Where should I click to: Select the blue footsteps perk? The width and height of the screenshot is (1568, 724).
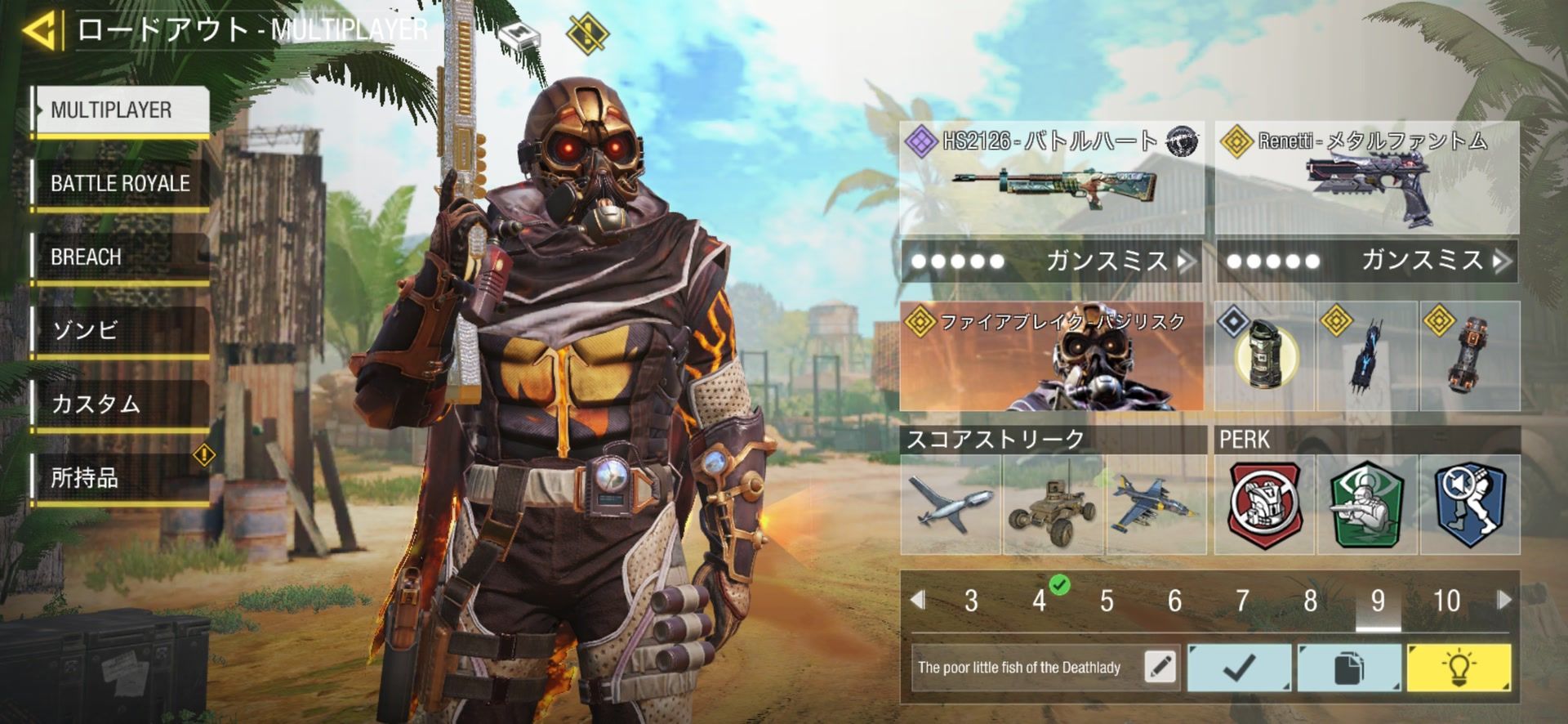1469,504
